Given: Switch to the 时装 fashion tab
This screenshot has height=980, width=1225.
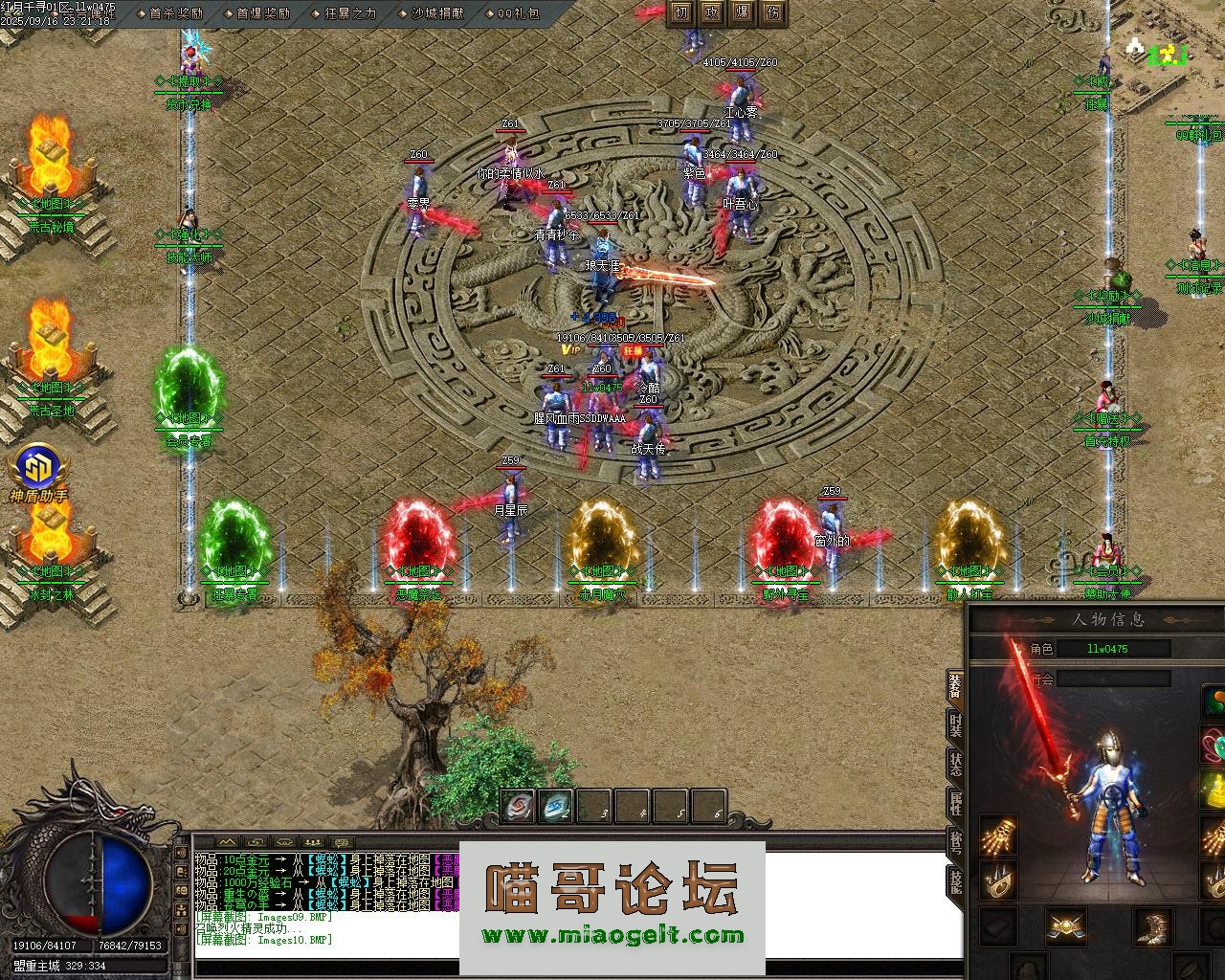Looking at the screenshot, I should (x=955, y=724).
